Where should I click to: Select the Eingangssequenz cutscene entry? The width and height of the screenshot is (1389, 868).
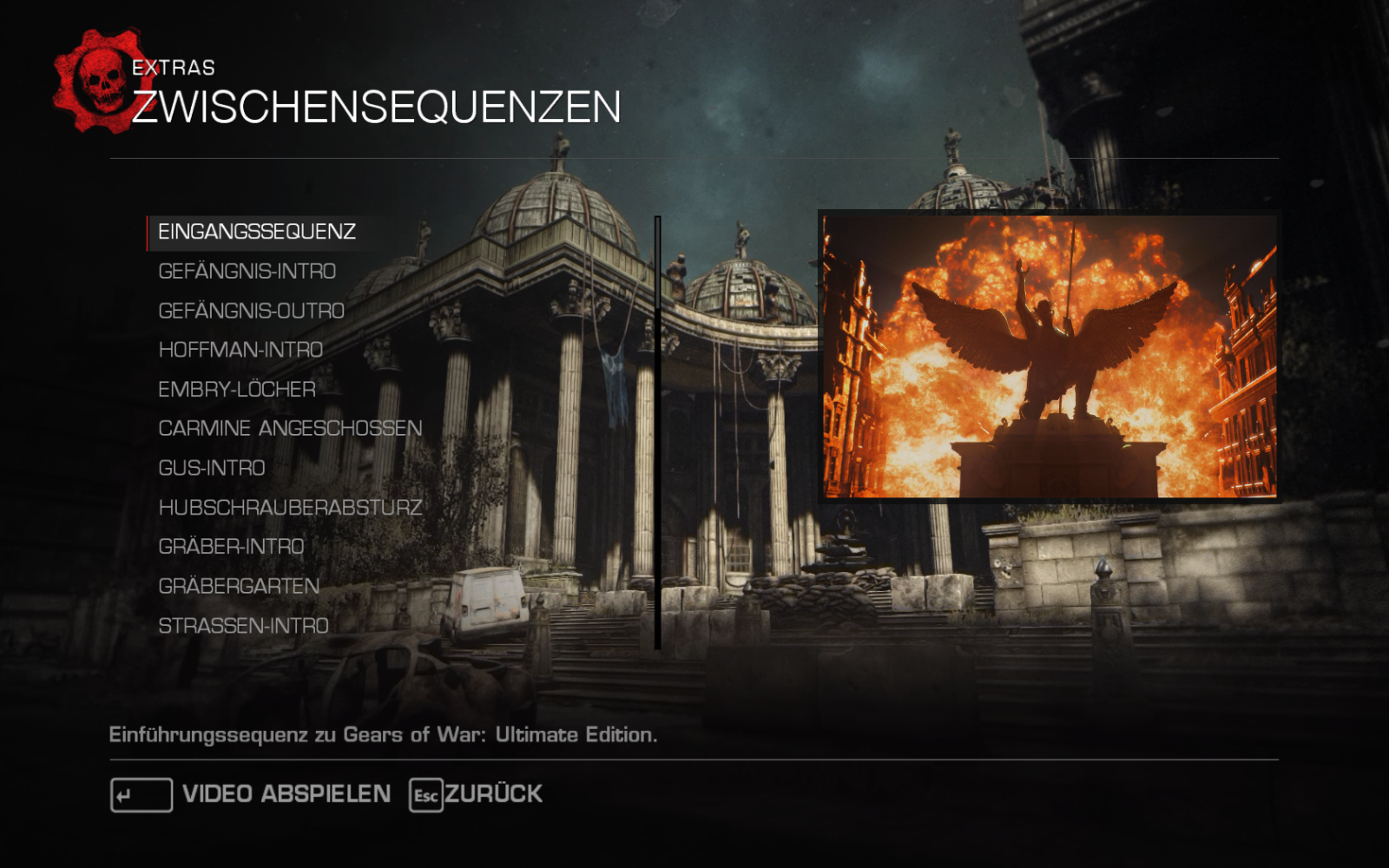(x=257, y=232)
